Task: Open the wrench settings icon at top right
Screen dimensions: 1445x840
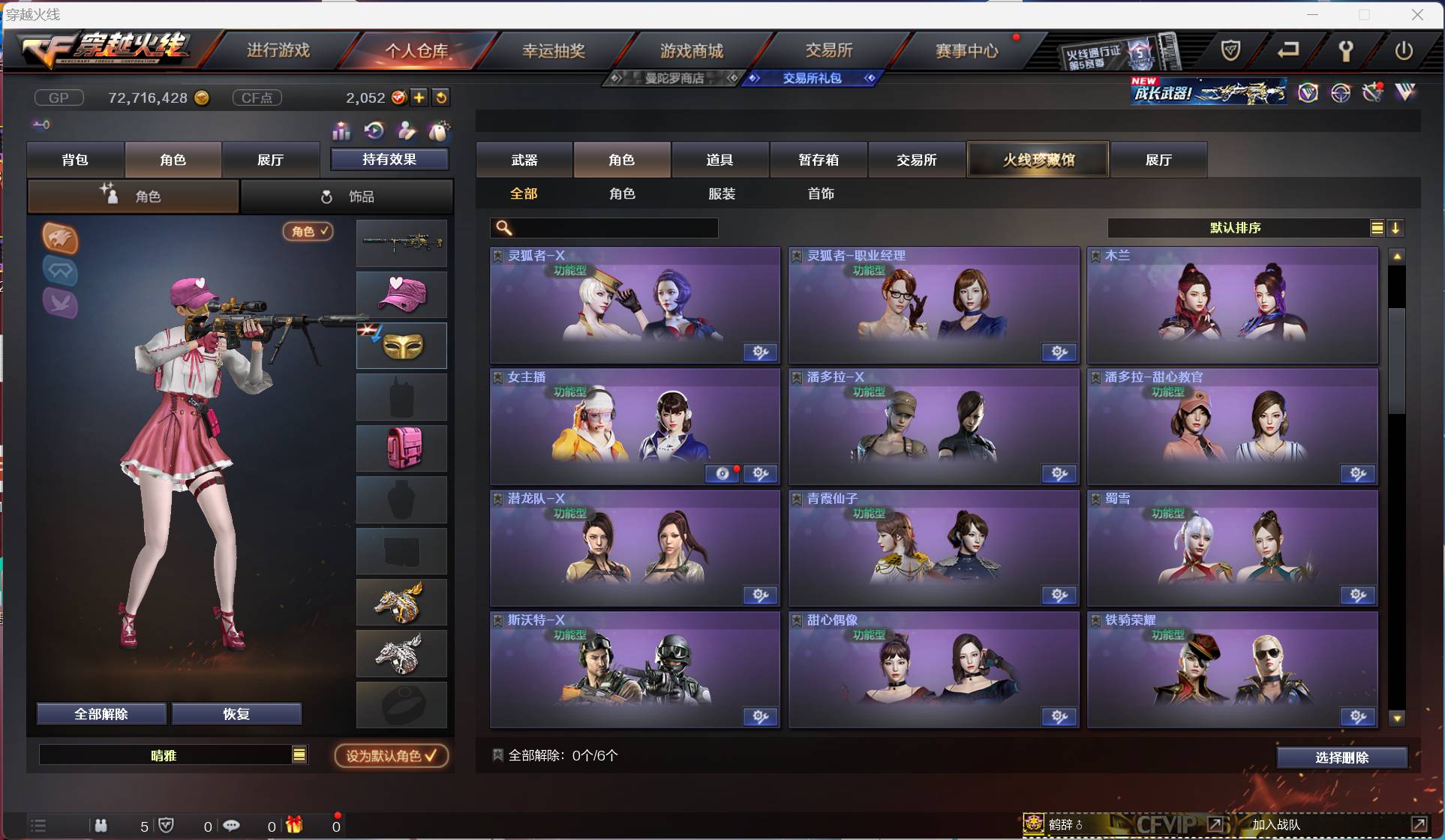Action: [1346, 51]
